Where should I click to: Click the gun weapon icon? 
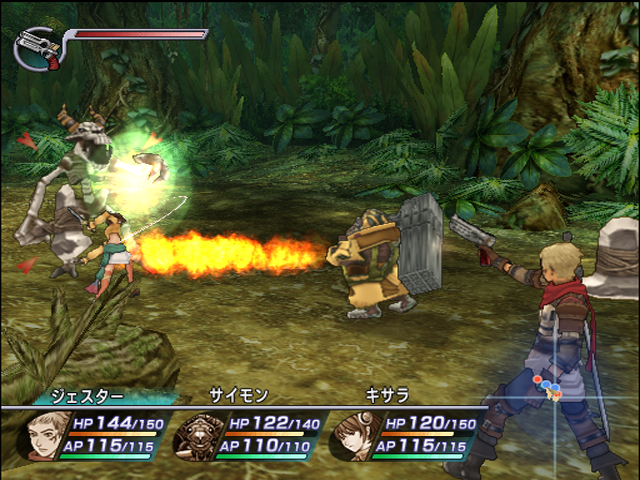36,47
